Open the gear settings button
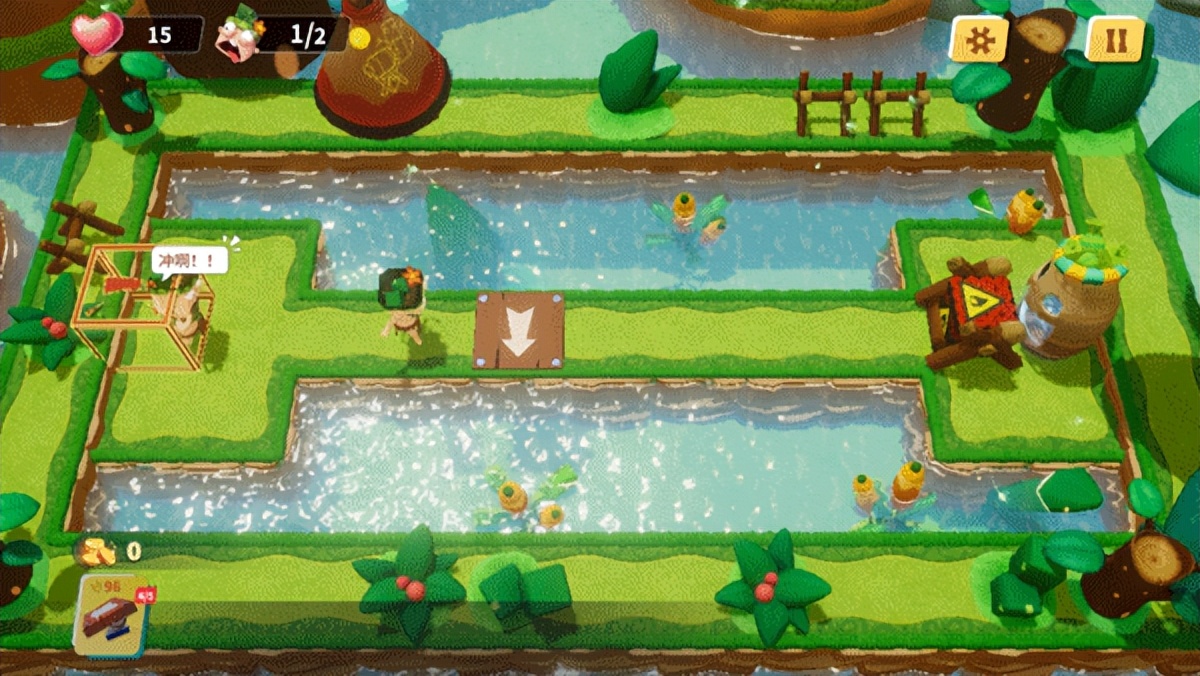Screen dimensions: 1200x676 978,39
